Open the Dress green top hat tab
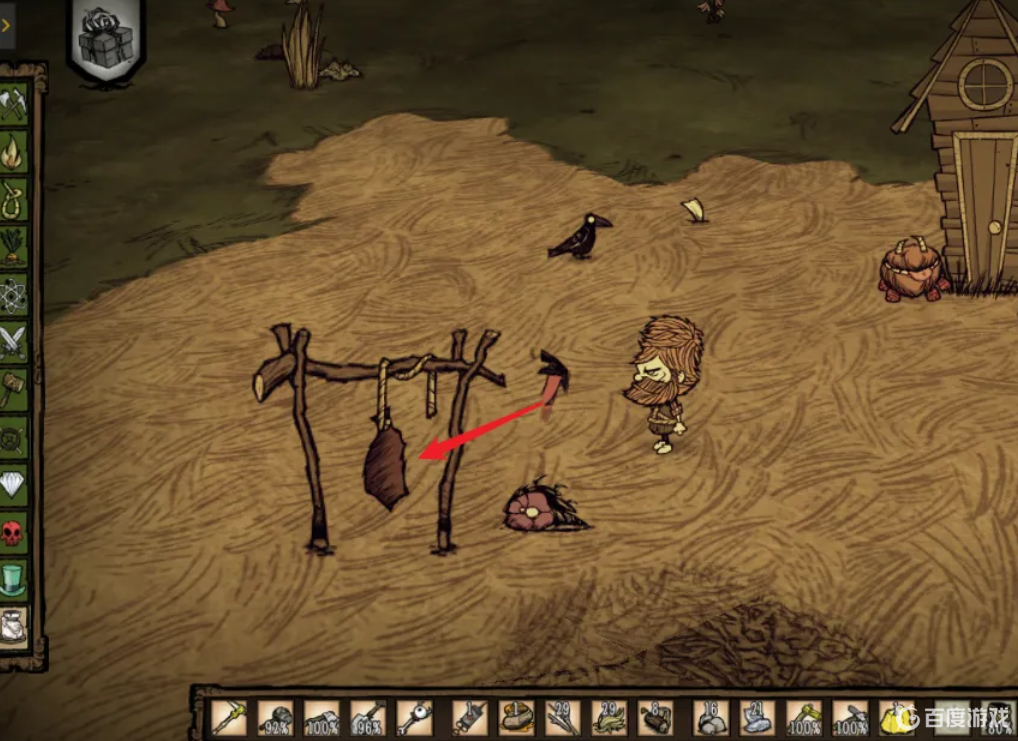The image size is (1018, 741). 13,580
